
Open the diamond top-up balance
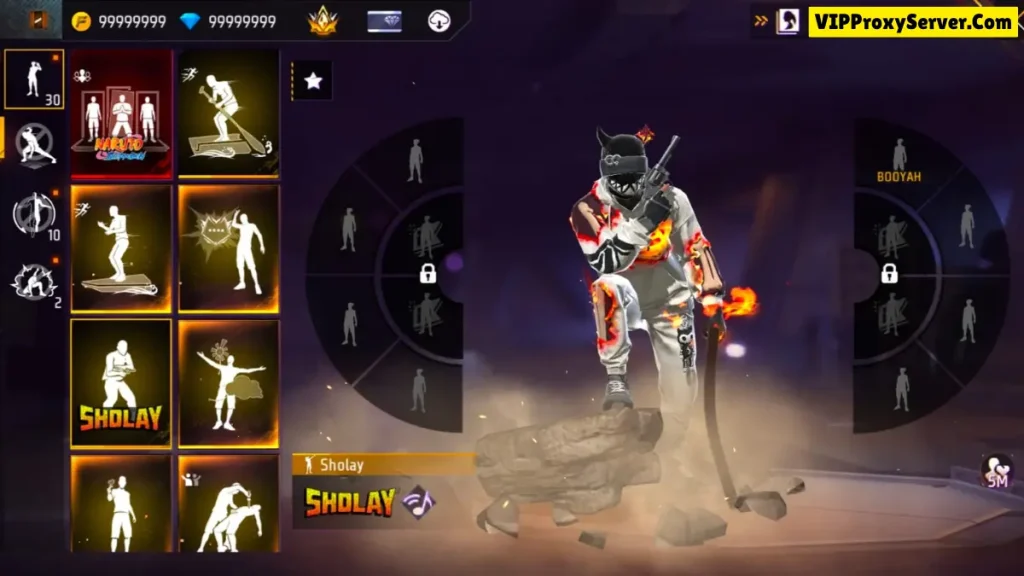pos(229,21)
